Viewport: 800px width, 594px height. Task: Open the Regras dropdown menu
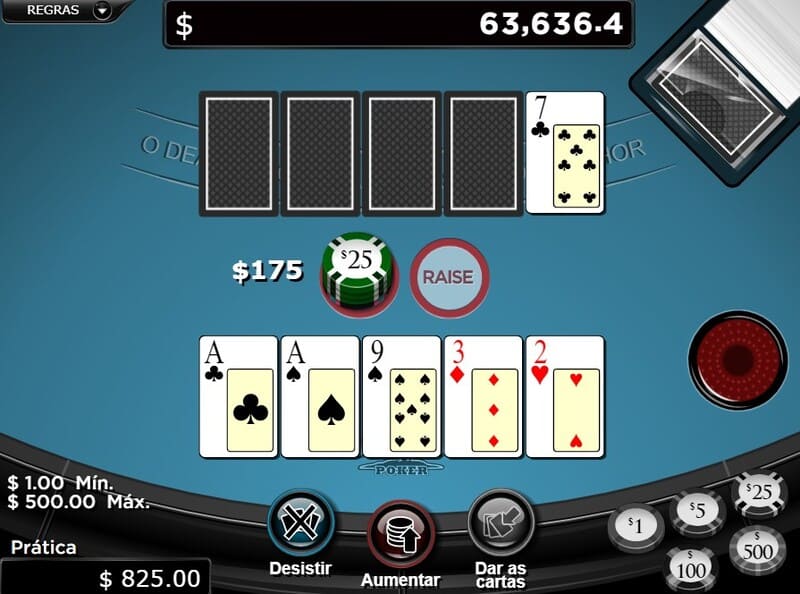tap(68, 11)
